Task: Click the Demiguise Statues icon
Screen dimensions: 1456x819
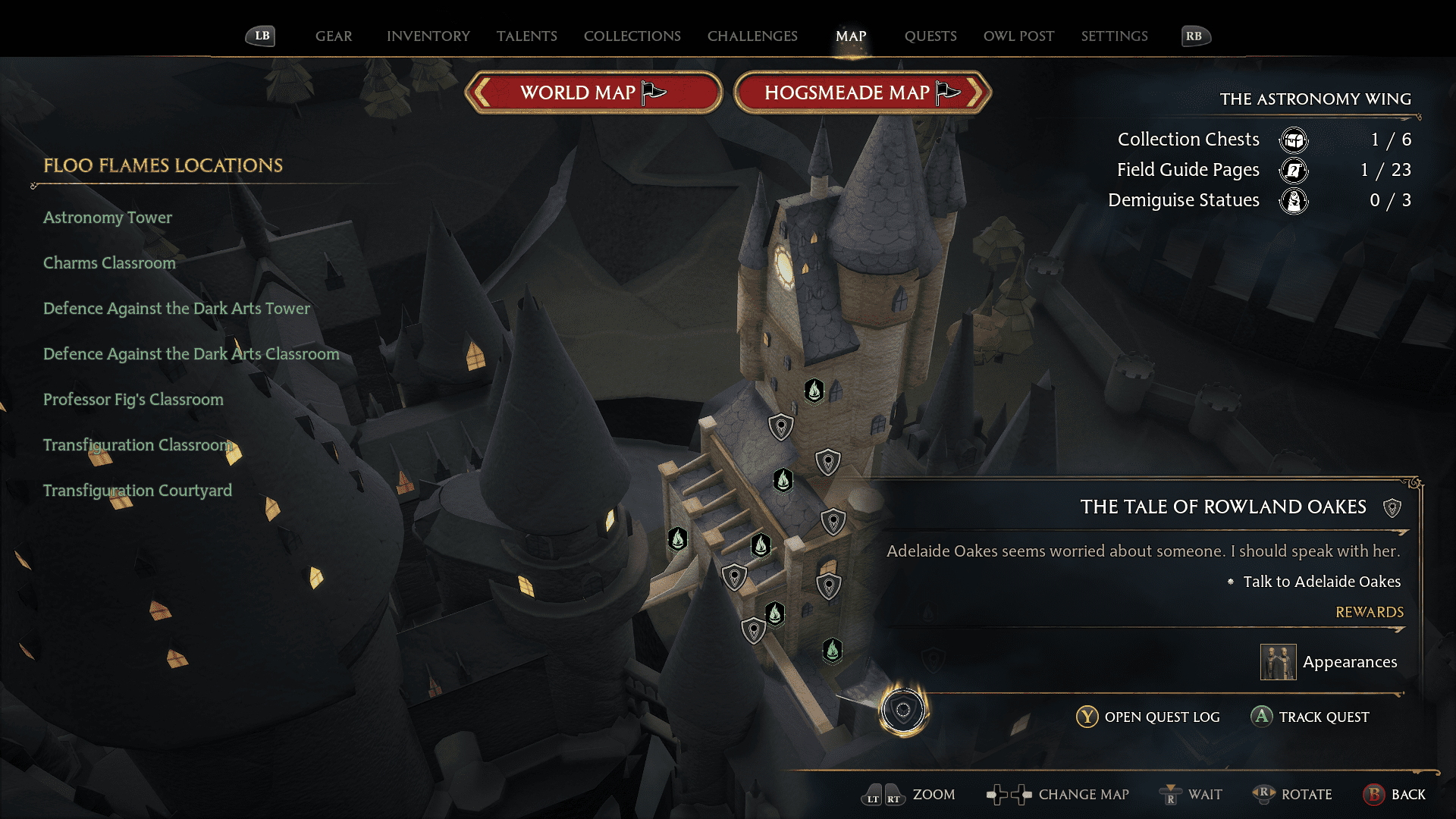Action: point(1294,201)
